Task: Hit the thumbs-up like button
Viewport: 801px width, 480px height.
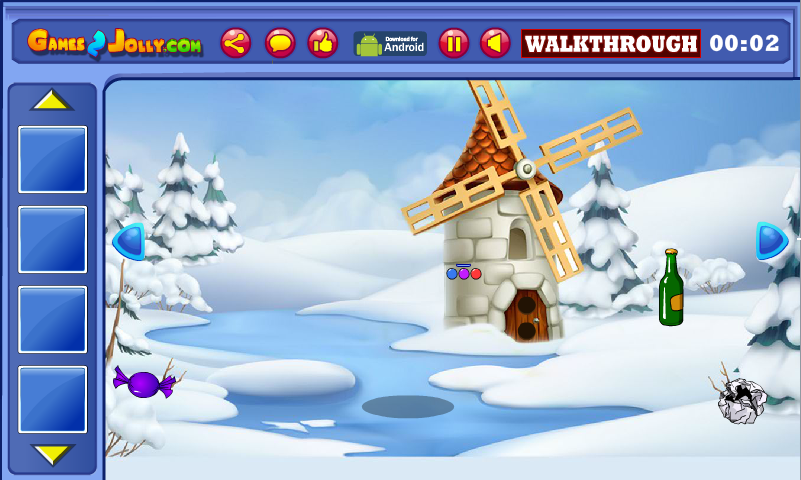Action: point(322,43)
